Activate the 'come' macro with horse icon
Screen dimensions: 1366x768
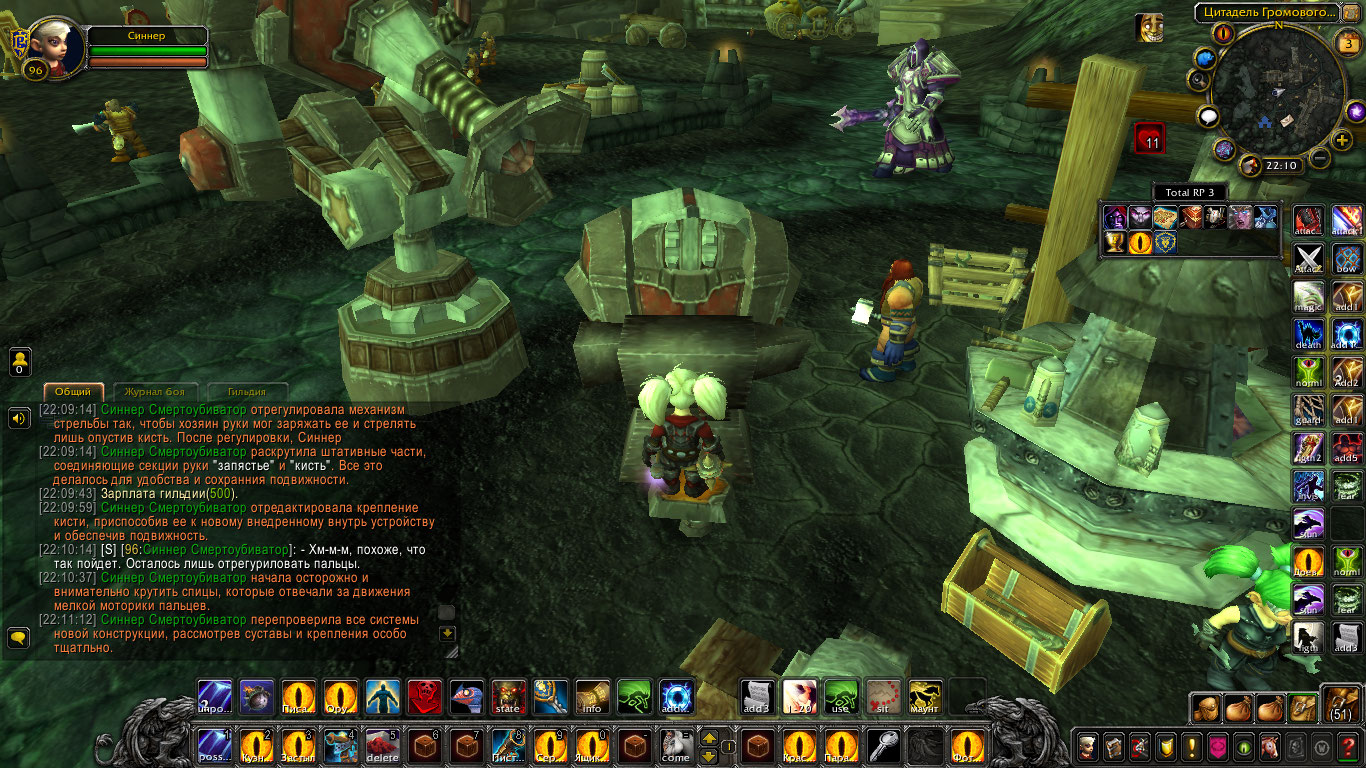[676, 746]
